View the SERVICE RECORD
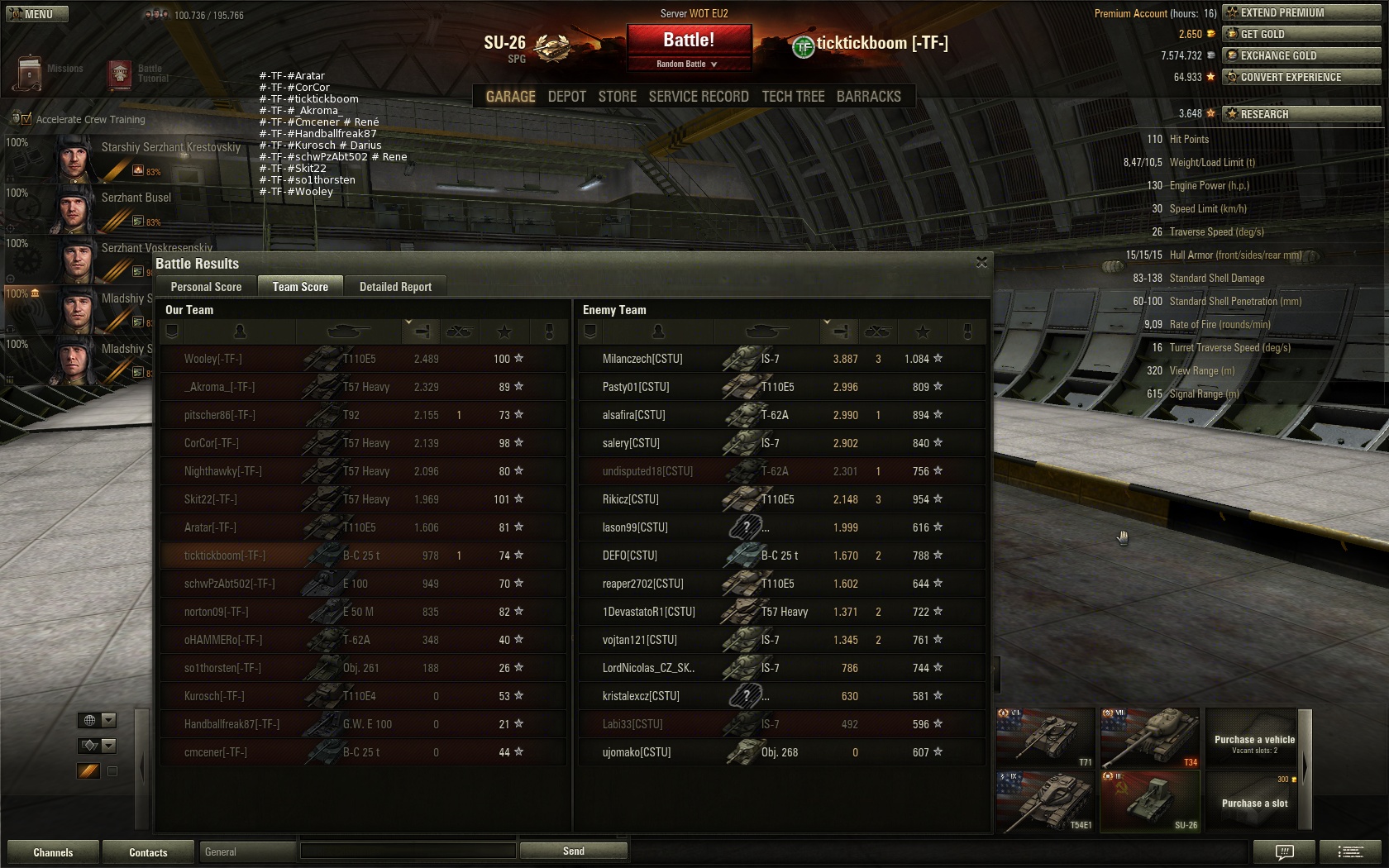Viewport: 1389px width, 868px height. click(x=699, y=97)
